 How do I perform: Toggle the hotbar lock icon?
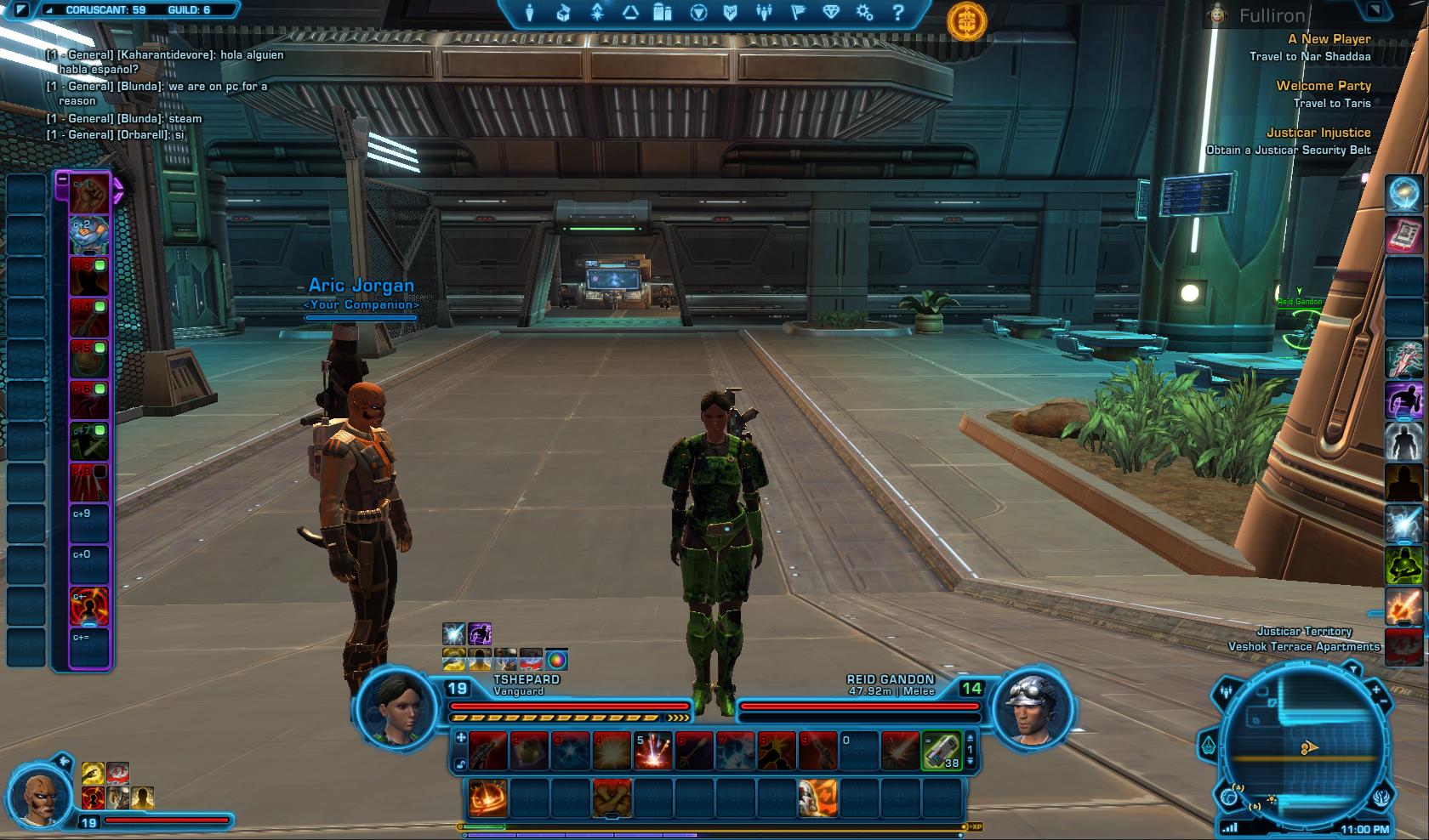pos(461,764)
